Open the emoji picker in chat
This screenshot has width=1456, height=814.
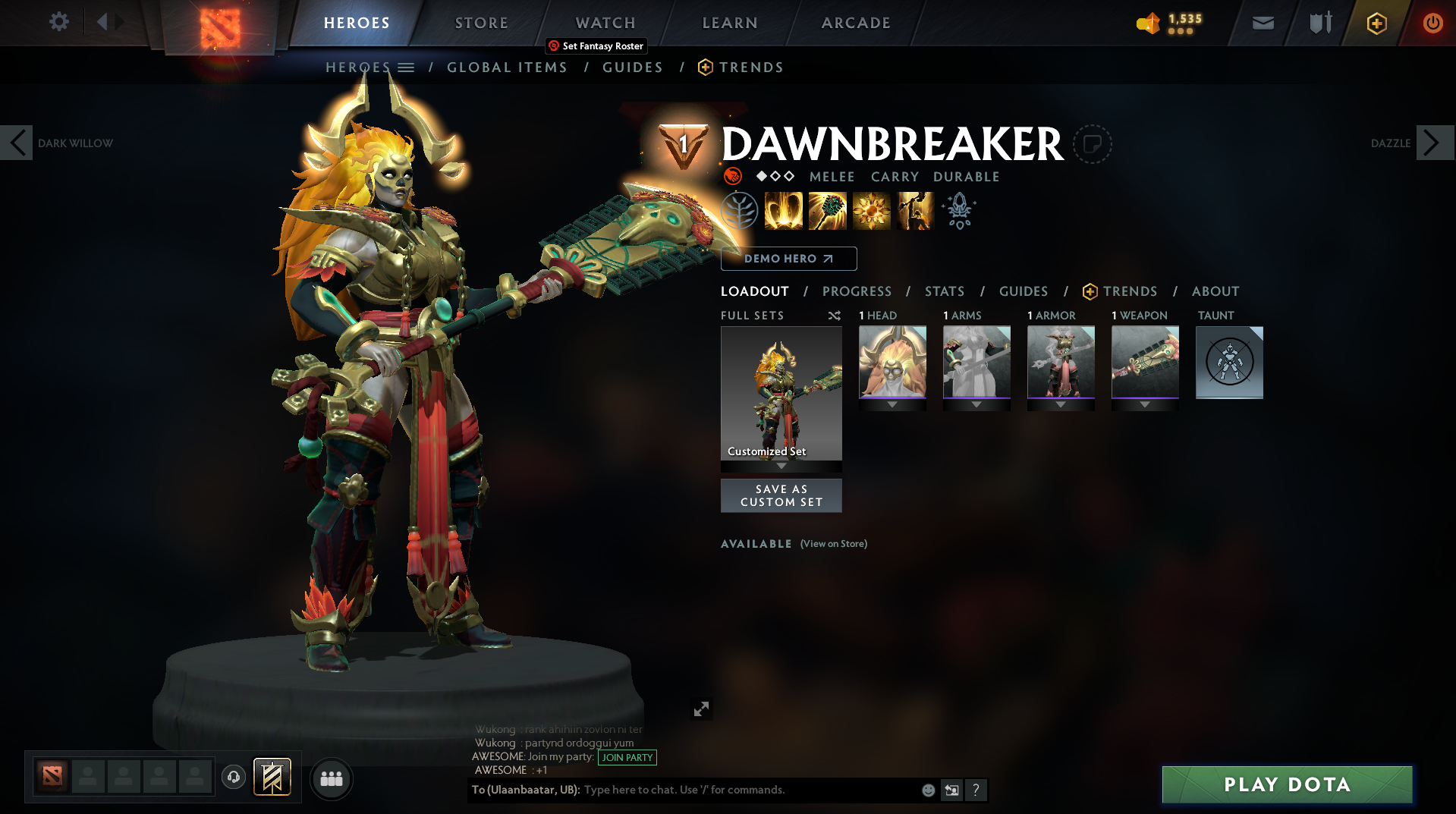(927, 790)
